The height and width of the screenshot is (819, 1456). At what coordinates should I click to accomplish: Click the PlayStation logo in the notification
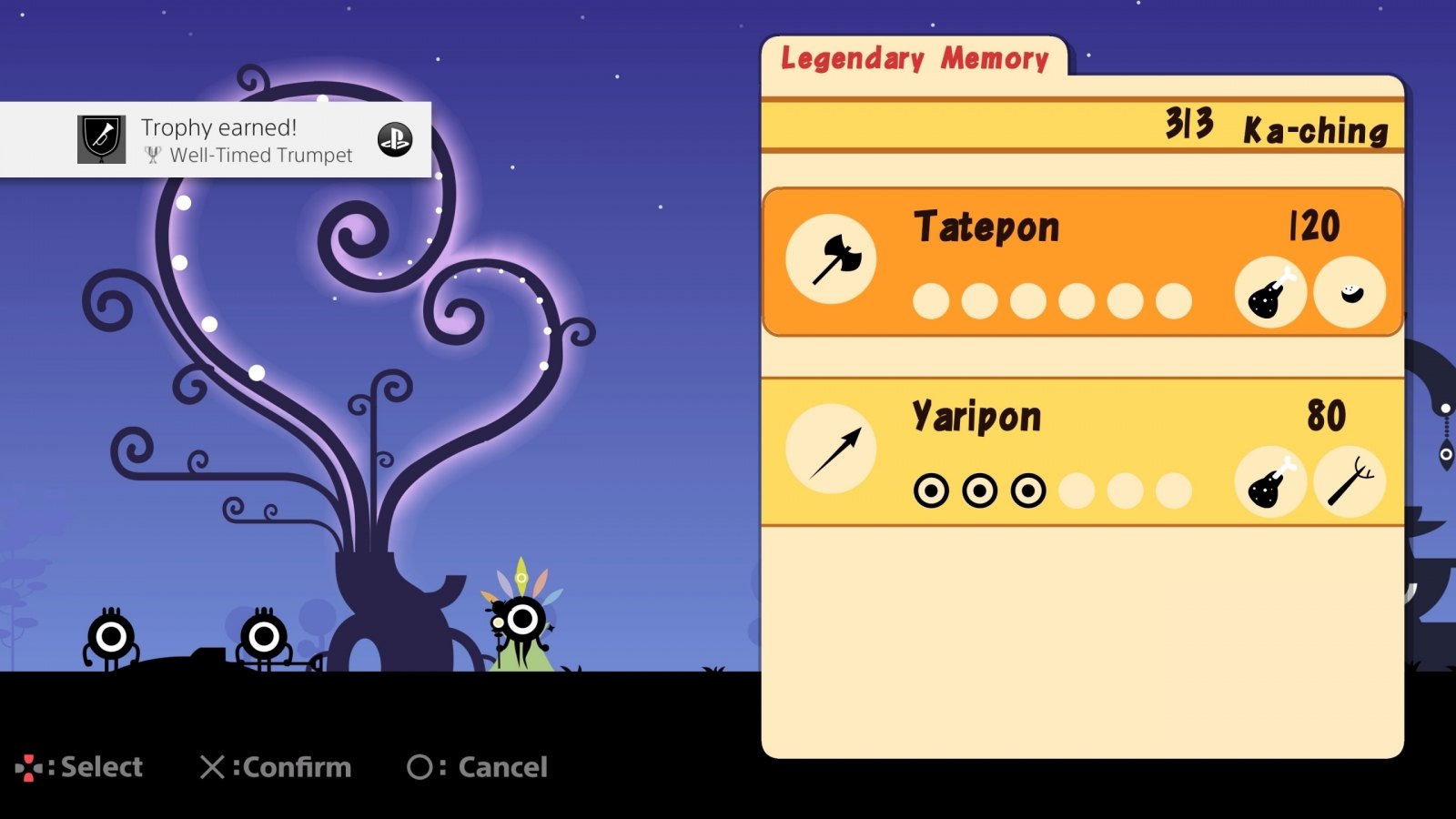[393, 140]
